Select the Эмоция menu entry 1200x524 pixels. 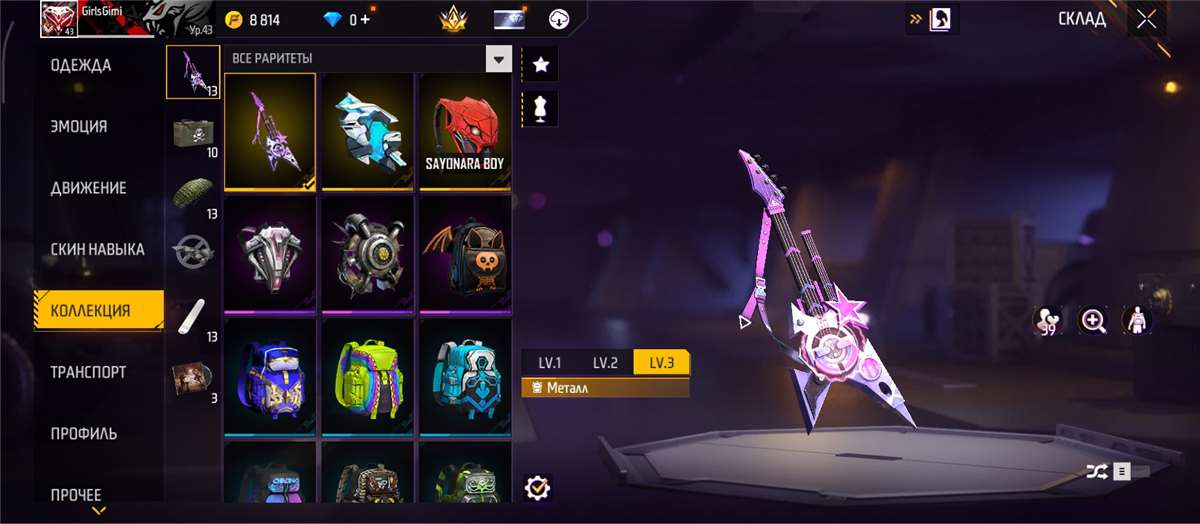[x=79, y=127]
